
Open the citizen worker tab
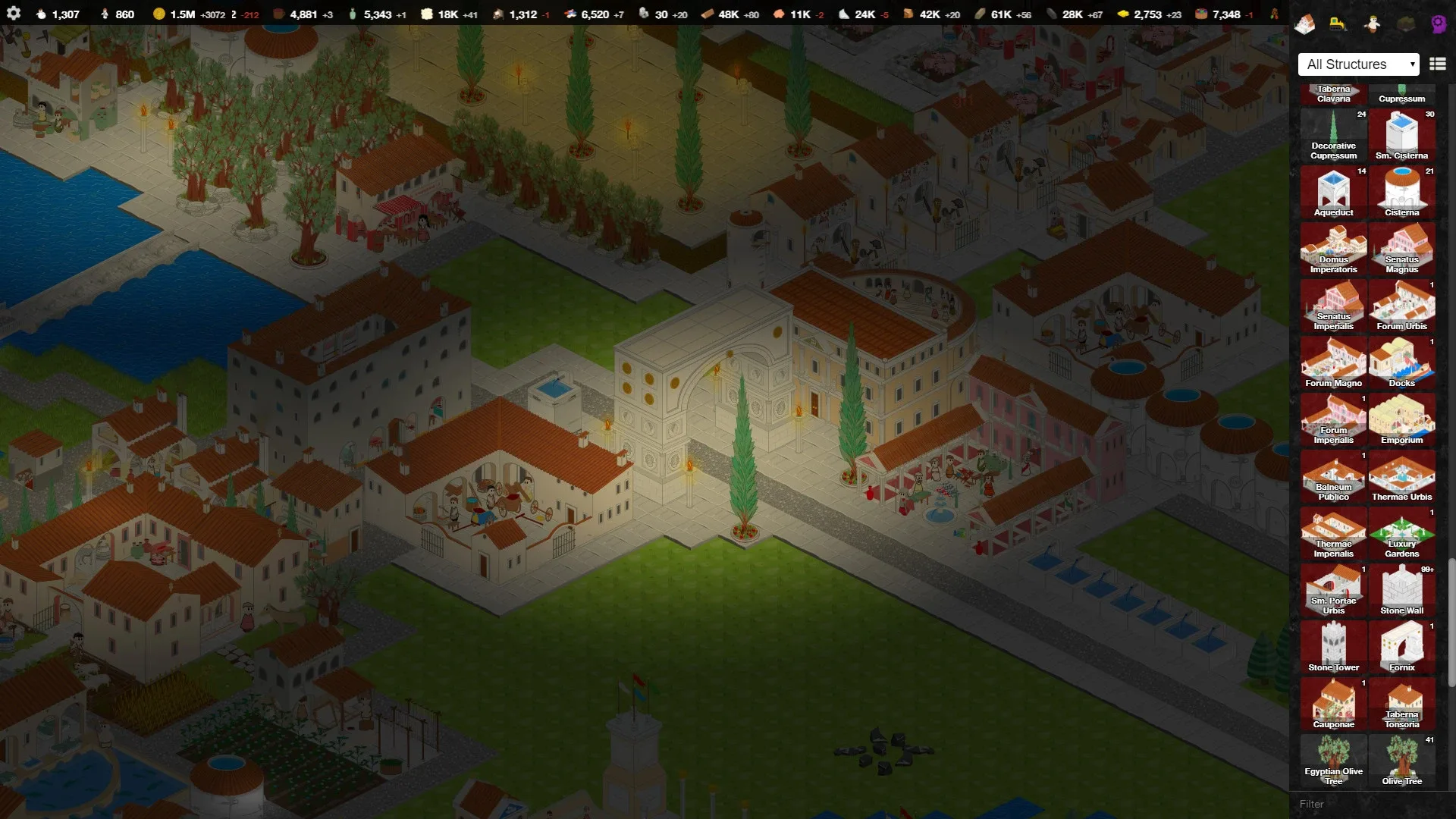click(1371, 24)
